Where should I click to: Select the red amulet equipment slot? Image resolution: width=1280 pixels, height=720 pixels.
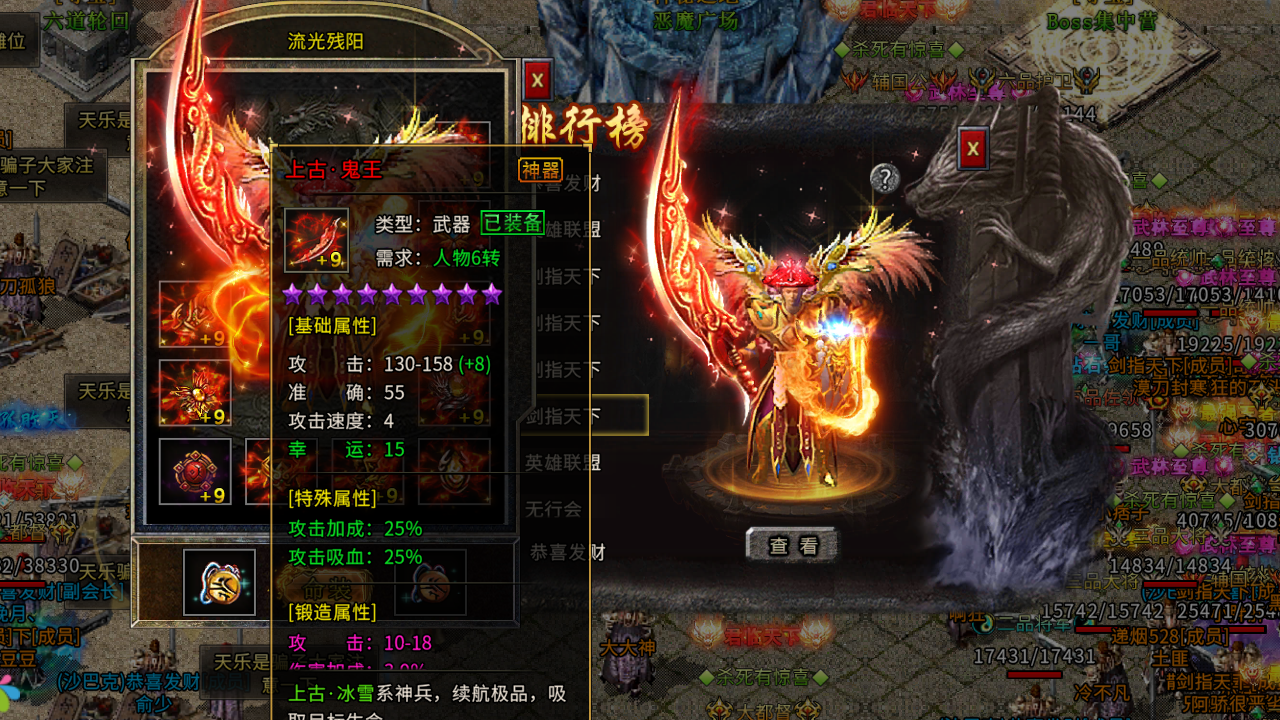[195, 470]
